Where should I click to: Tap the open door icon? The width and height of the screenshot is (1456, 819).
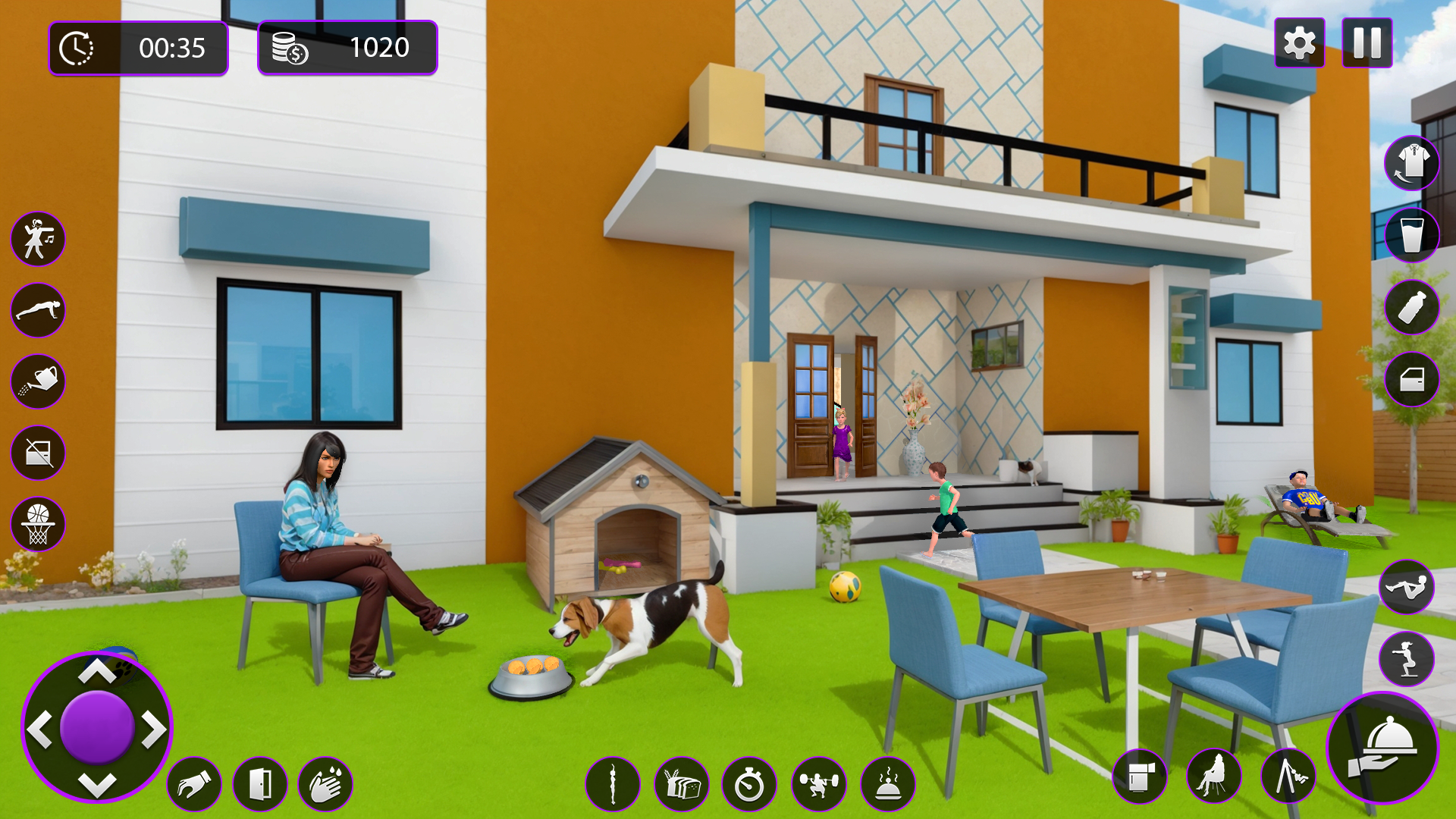click(x=259, y=784)
